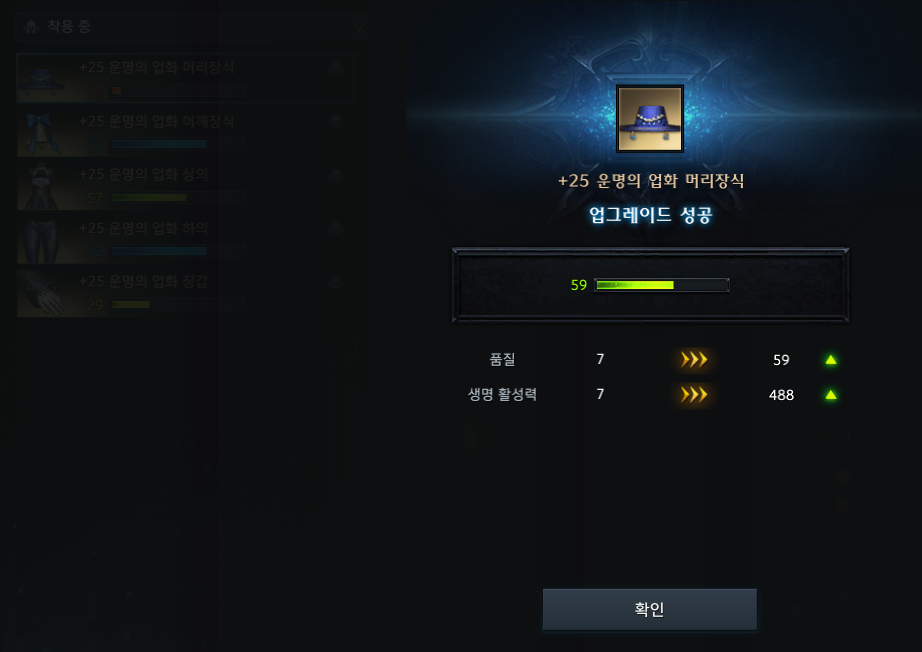The height and width of the screenshot is (652, 922).
Task: Click the blue hat item icon
Action: point(650,119)
